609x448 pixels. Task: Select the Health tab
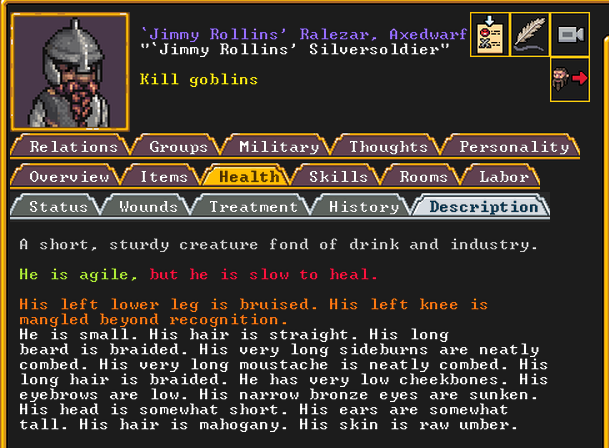pyautogui.click(x=248, y=177)
